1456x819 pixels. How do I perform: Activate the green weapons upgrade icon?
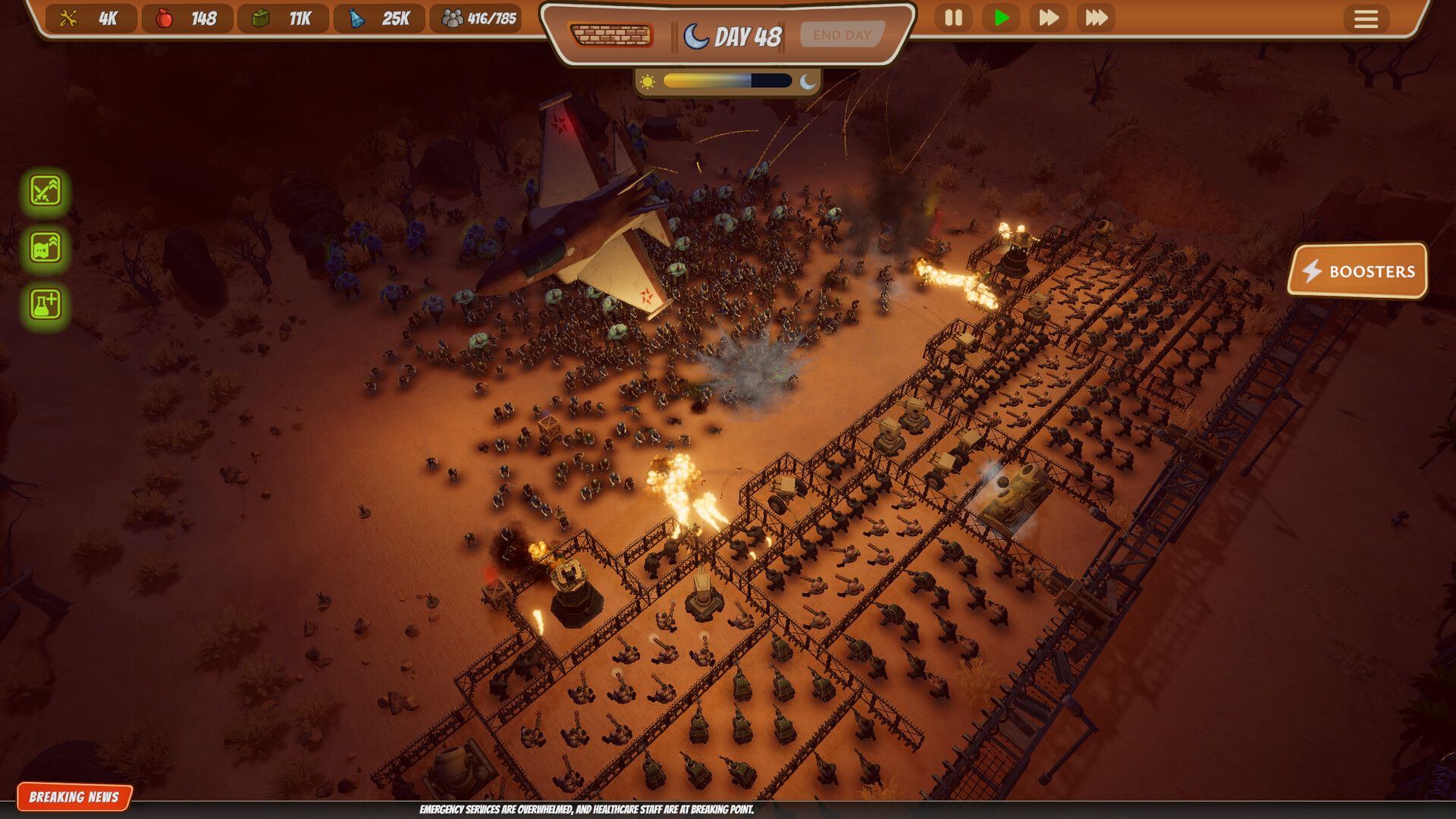(45, 190)
